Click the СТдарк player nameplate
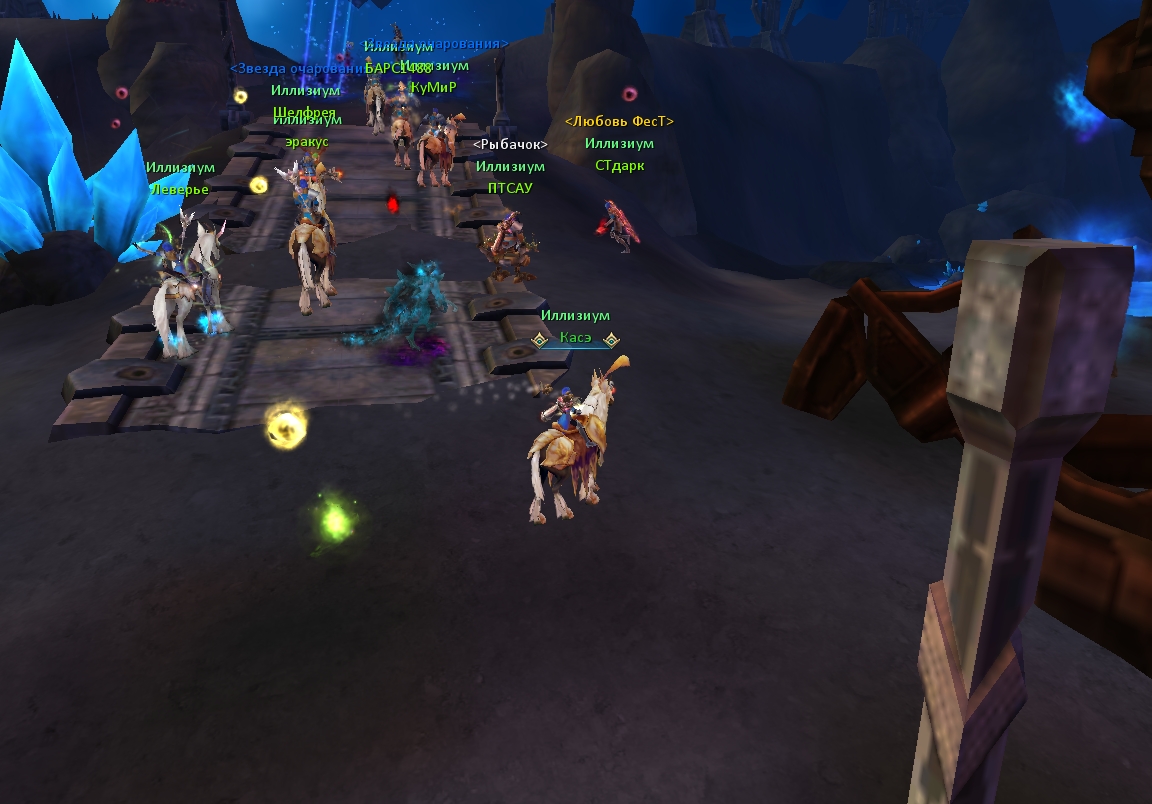1152x804 pixels. [619, 165]
